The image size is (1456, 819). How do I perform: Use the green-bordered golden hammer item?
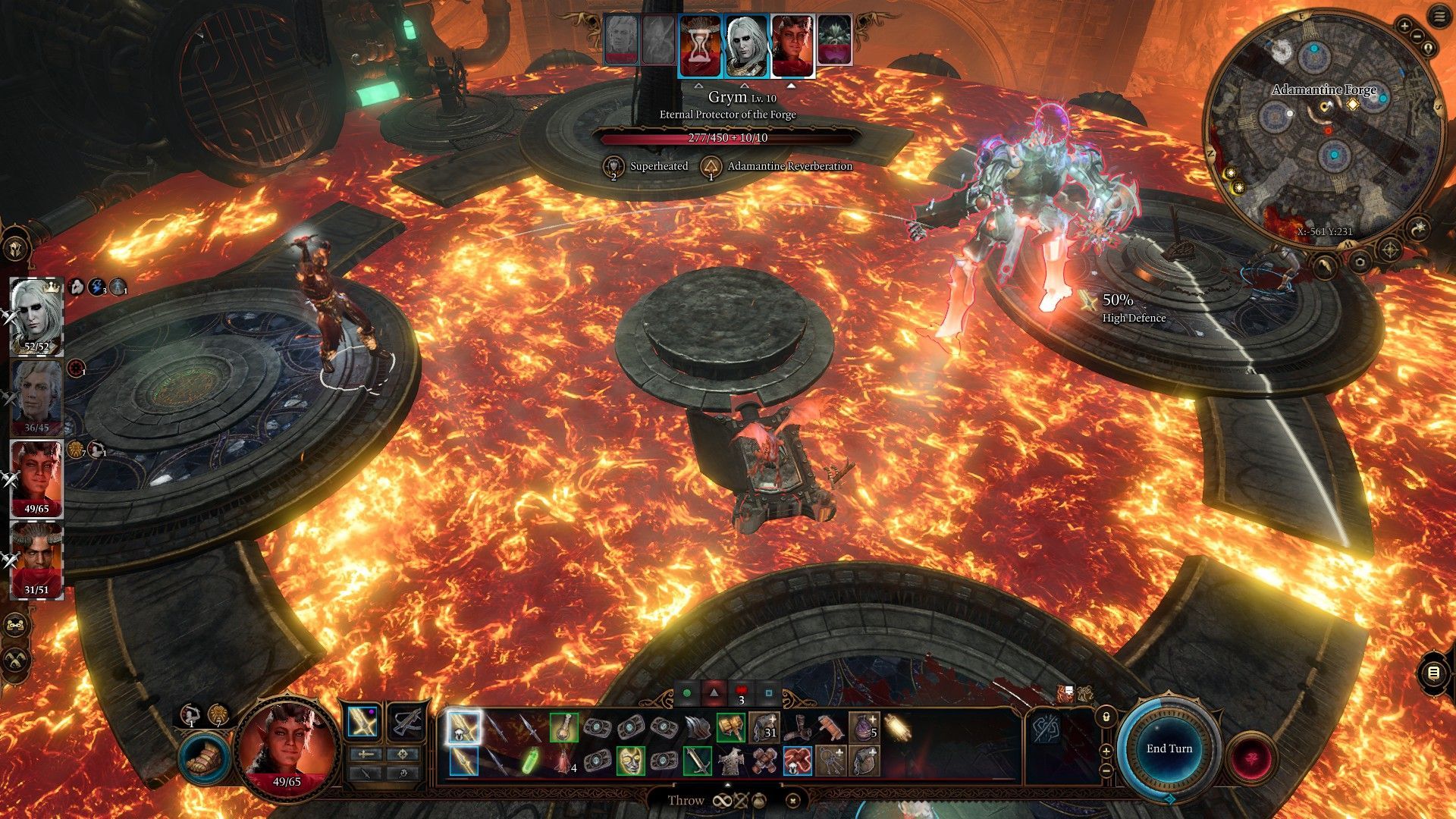(730, 728)
